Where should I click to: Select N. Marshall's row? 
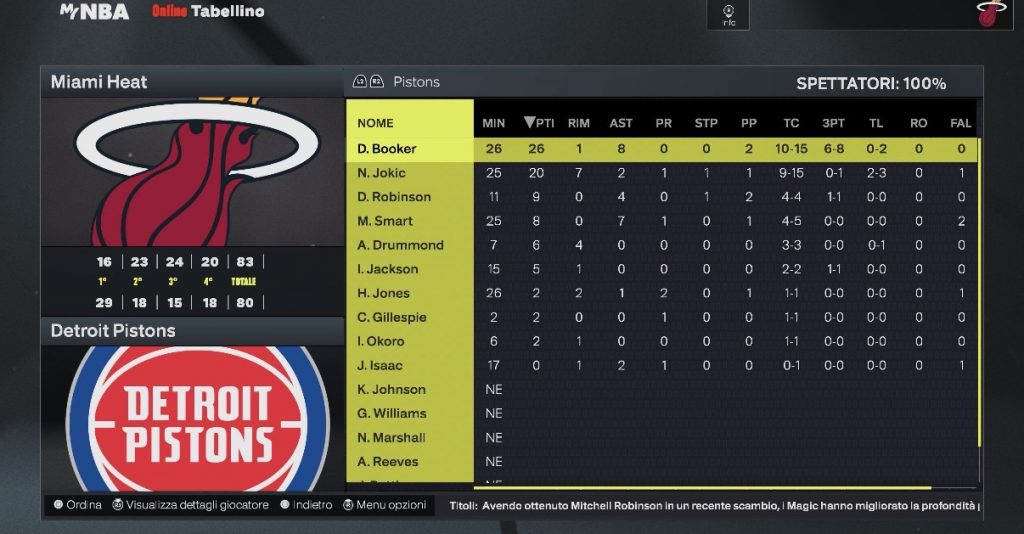pos(391,437)
